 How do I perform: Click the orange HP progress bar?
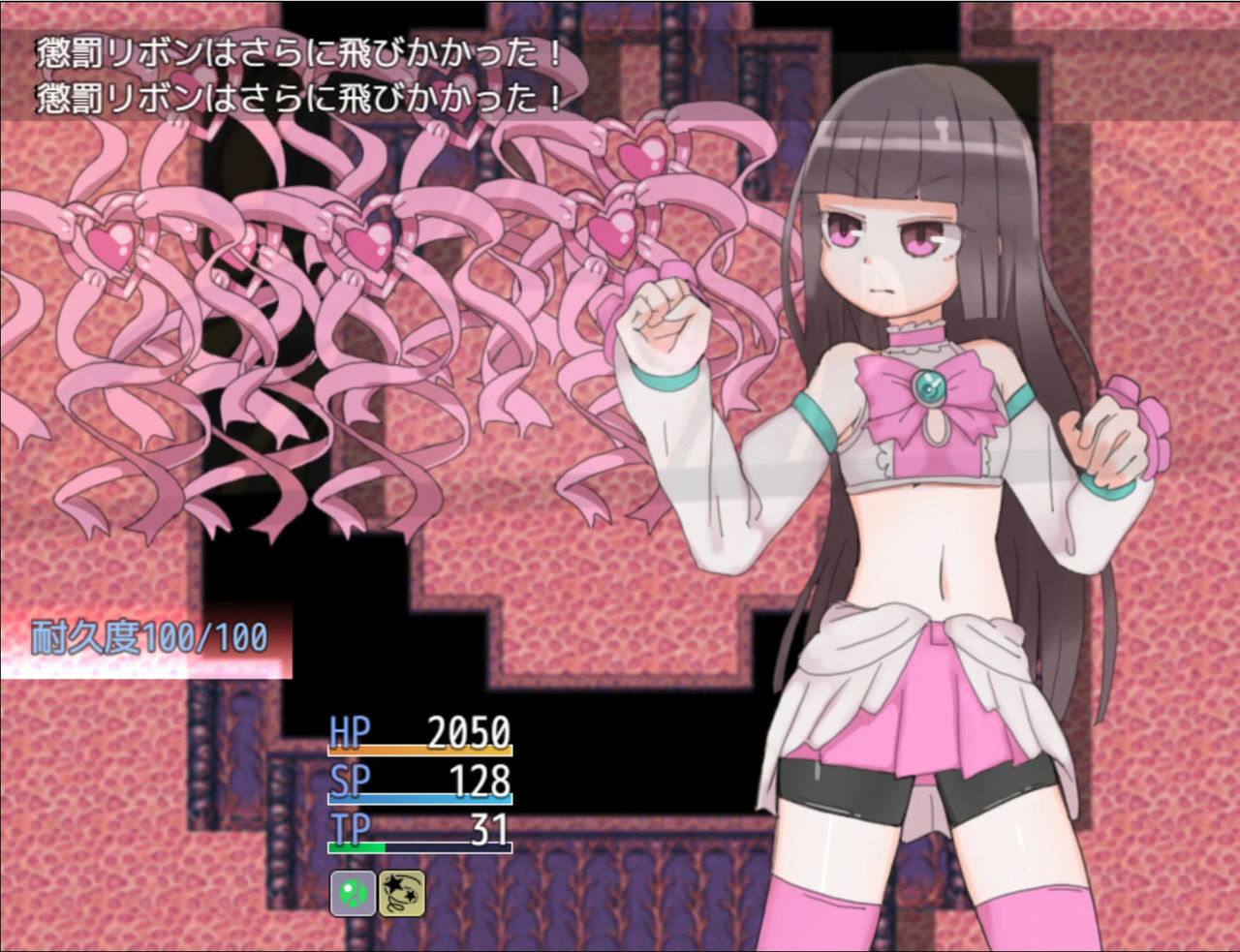[x=421, y=748]
